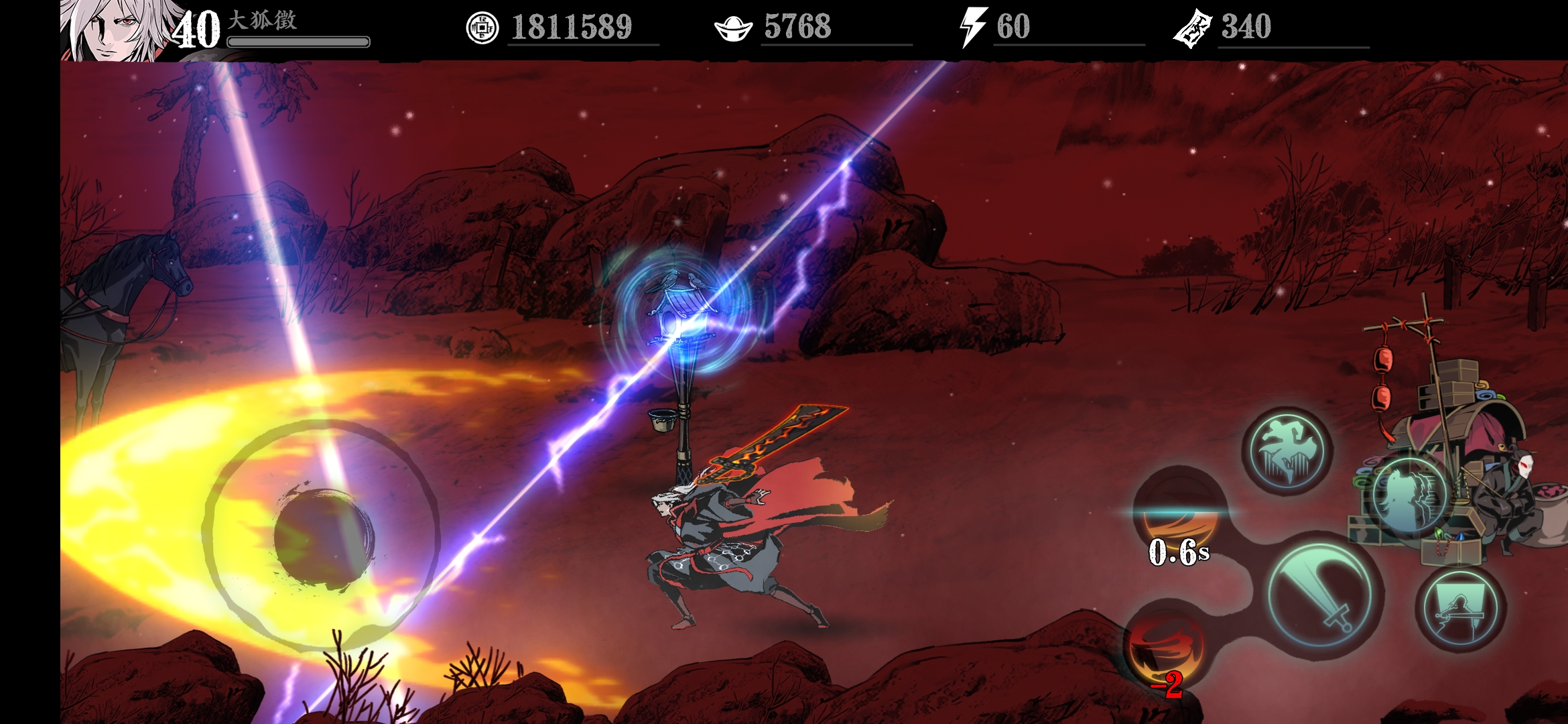The image size is (1568, 724).
Task: Activate the leaping figure jump skill
Action: coord(1287,450)
